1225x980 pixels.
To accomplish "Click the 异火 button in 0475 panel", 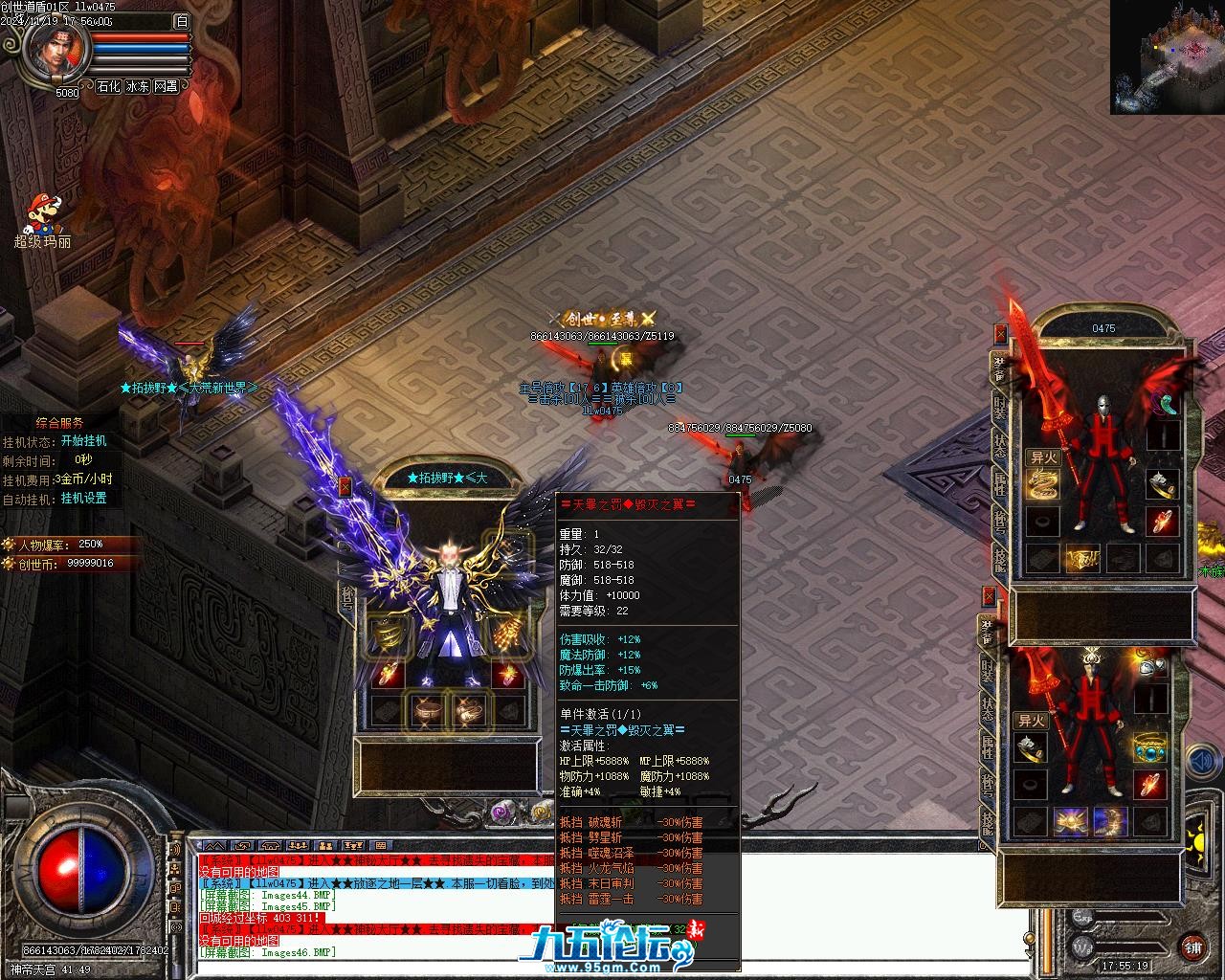I will click(x=1042, y=457).
